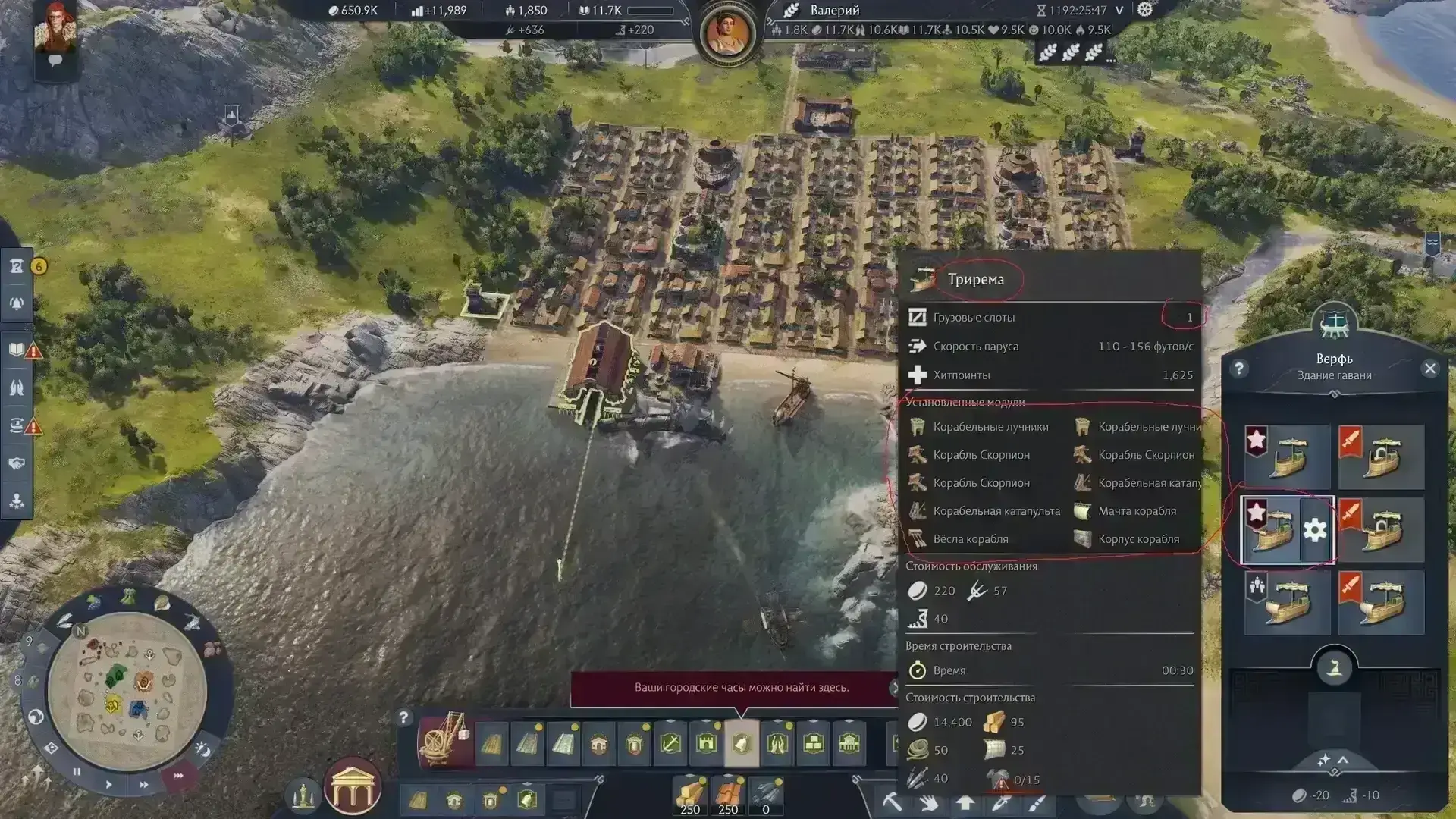Click the island minimap
This screenshot has width=1456, height=819.
pyautogui.click(x=127, y=691)
